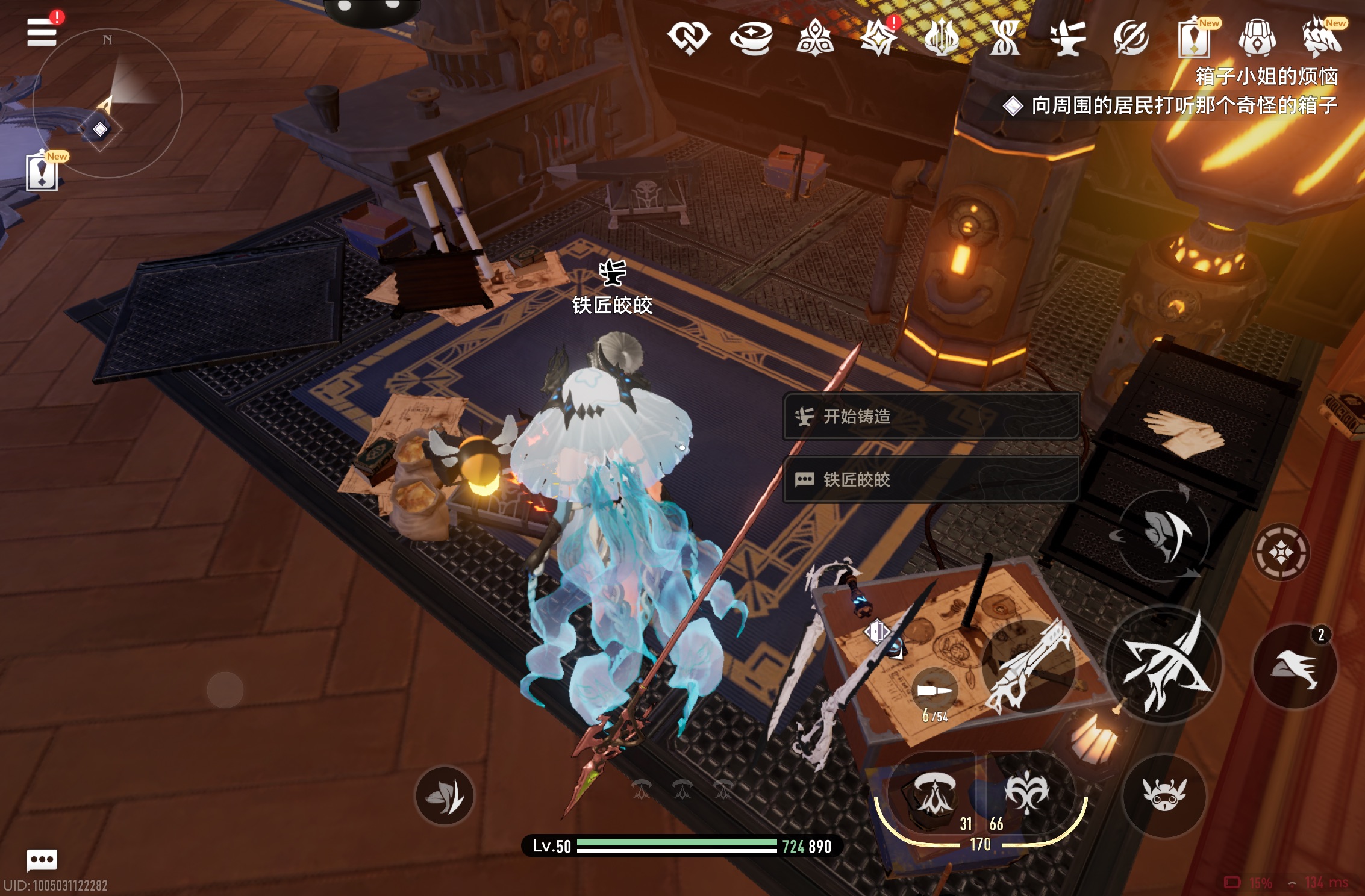Open the hamburger main menu
The image size is (1365, 896).
click(42, 31)
